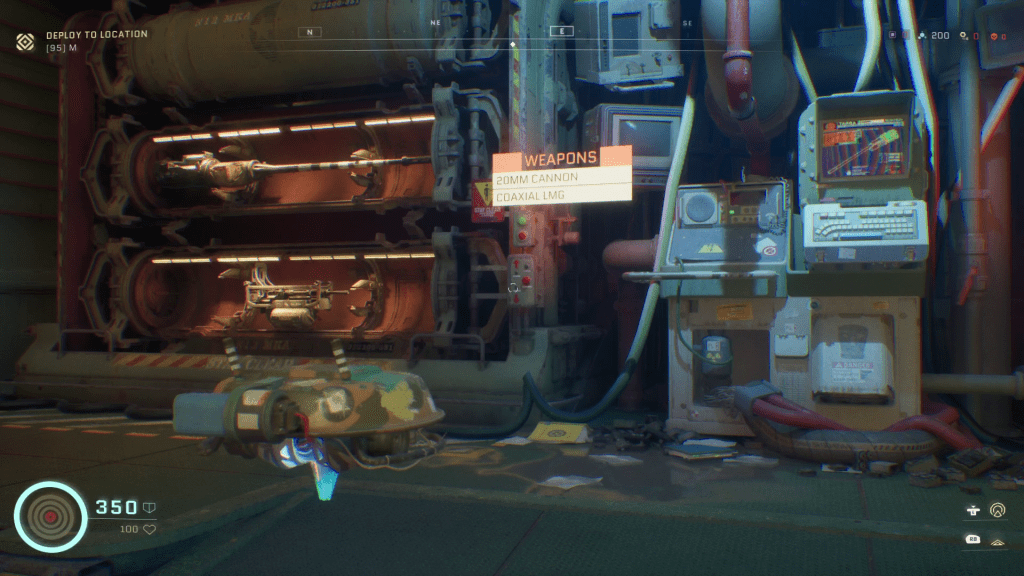Choose the Coaxial LMG weapon entry
The height and width of the screenshot is (576, 1024).
click(x=562, y=196)
